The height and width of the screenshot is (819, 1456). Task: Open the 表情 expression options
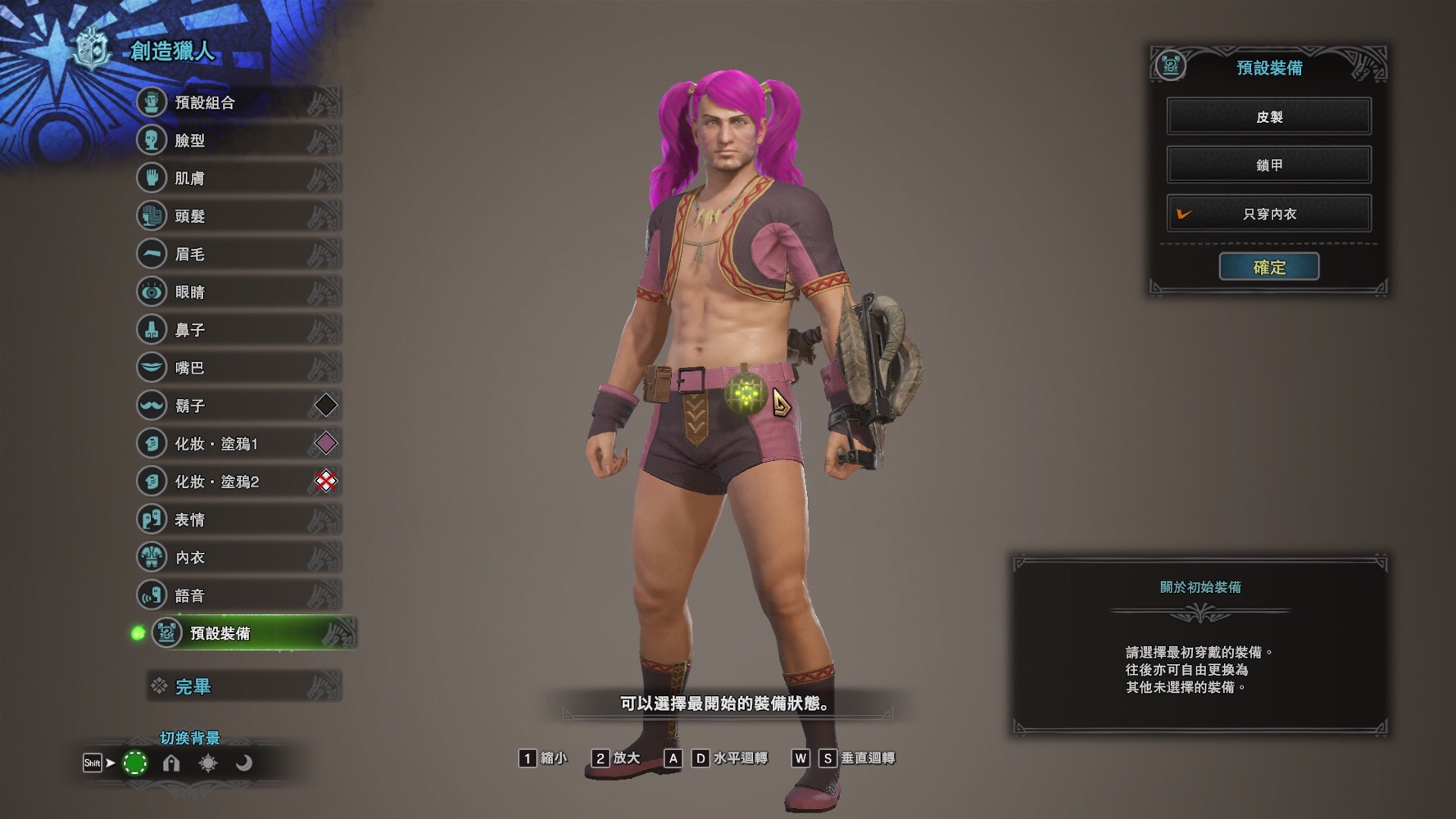coord(238,519)
